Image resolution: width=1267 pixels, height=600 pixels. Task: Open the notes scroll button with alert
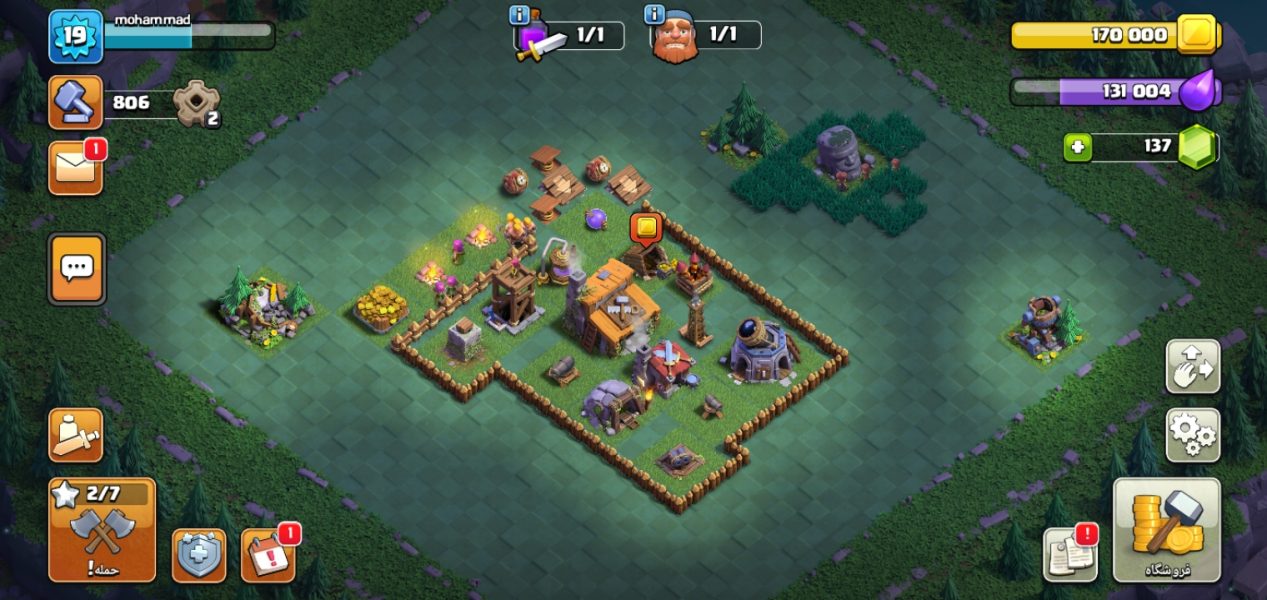tap(1070, 553)
